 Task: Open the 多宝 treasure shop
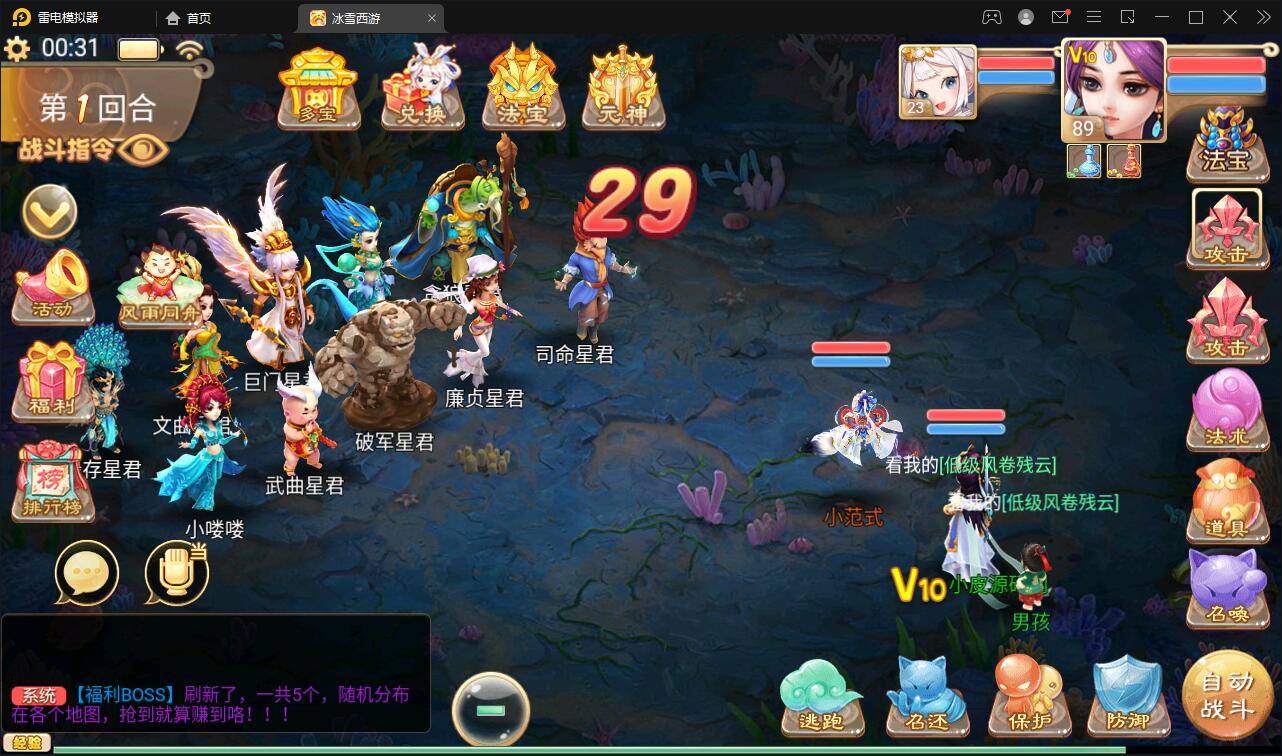[318, 87]
